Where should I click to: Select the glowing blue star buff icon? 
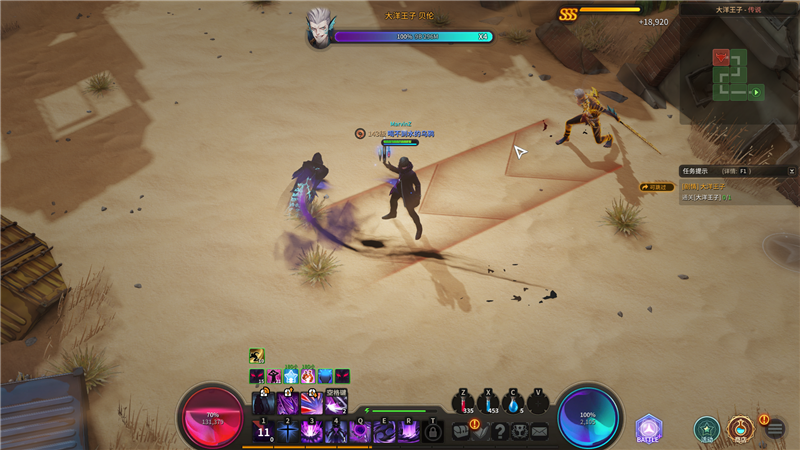[291, 376]
